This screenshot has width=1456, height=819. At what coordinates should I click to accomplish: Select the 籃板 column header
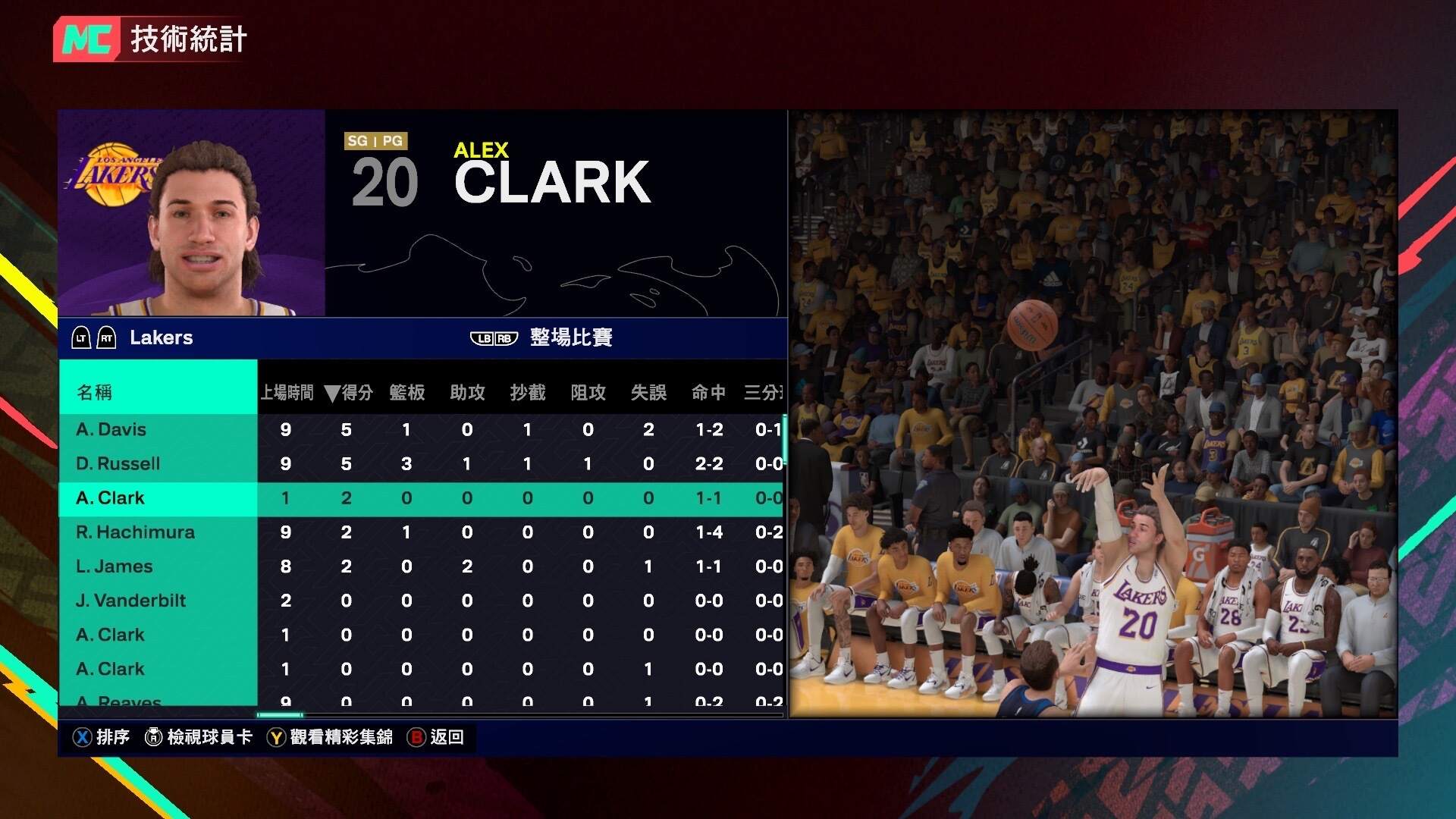[406, 393]
